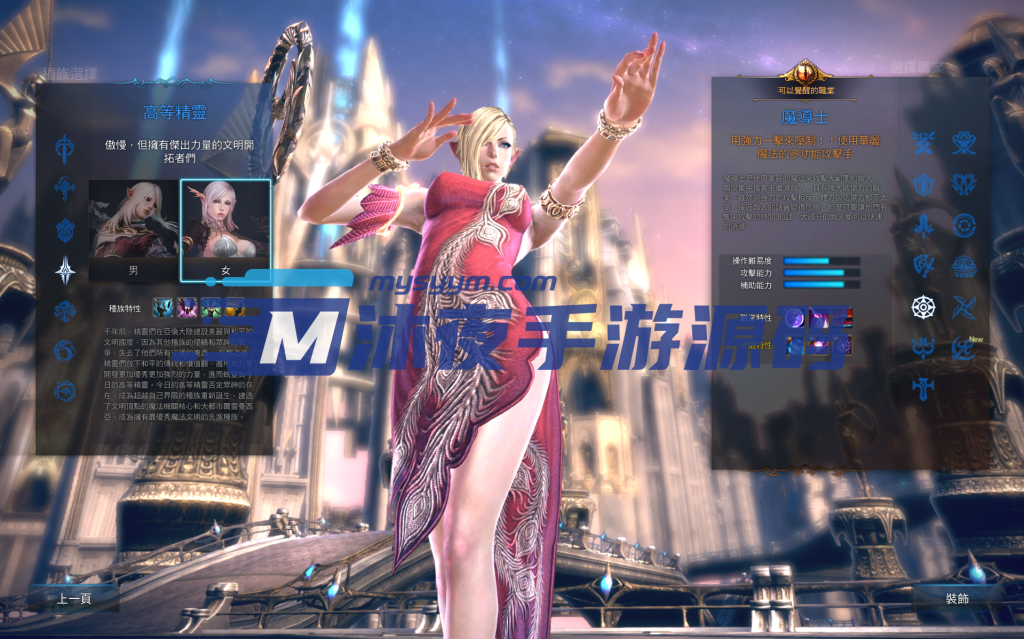
Task: Go back with the 上一頁 button
Action: [74, 598]
